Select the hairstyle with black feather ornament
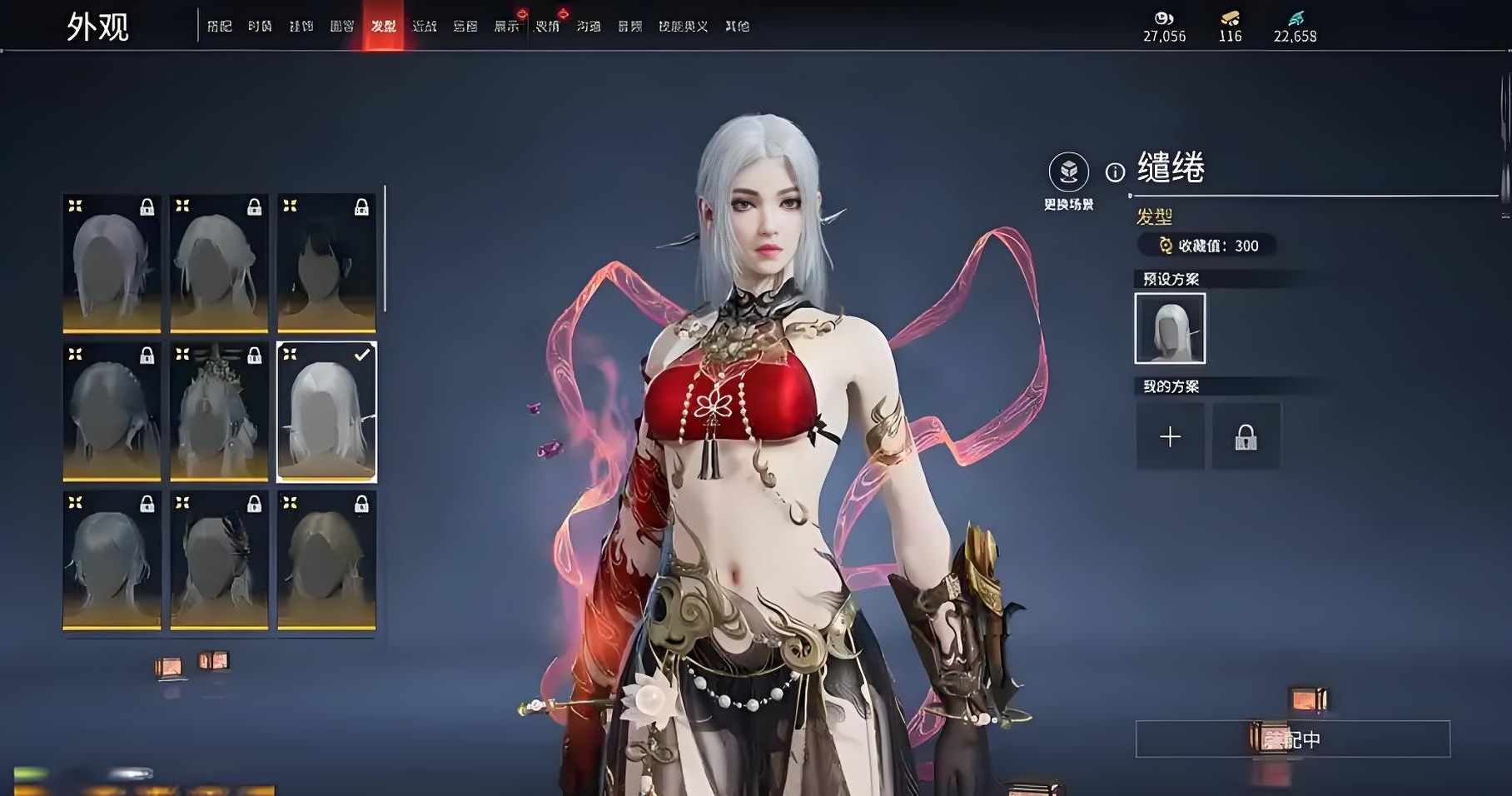Viewport: 1512px width, 796px height. click(x=219, y=560)
